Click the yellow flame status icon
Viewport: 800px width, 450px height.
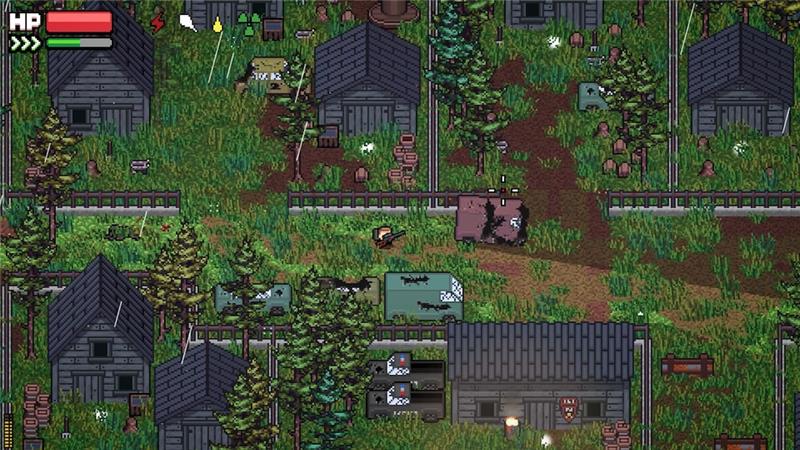pos(217,24)
